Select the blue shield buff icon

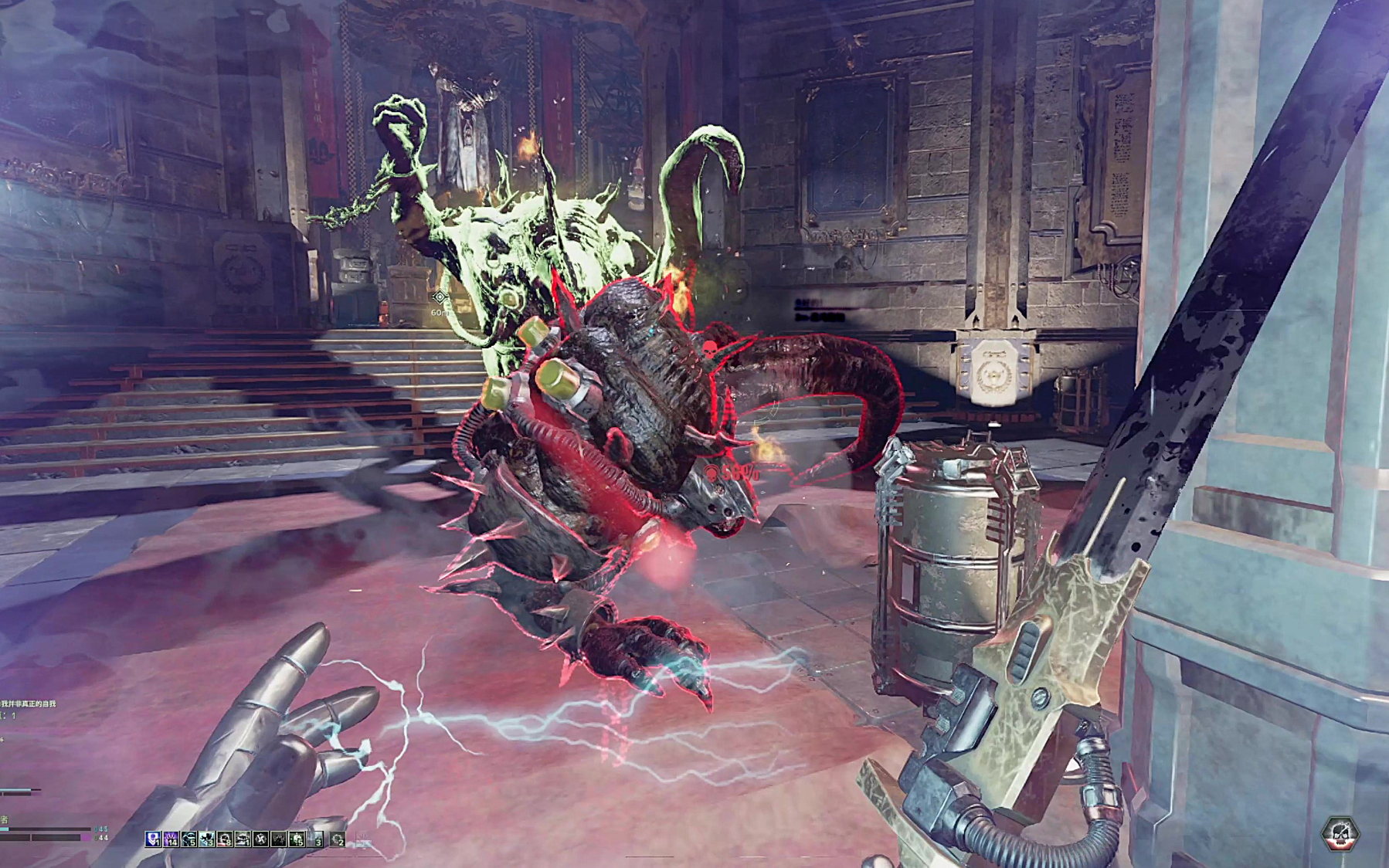tap(153, 839)
